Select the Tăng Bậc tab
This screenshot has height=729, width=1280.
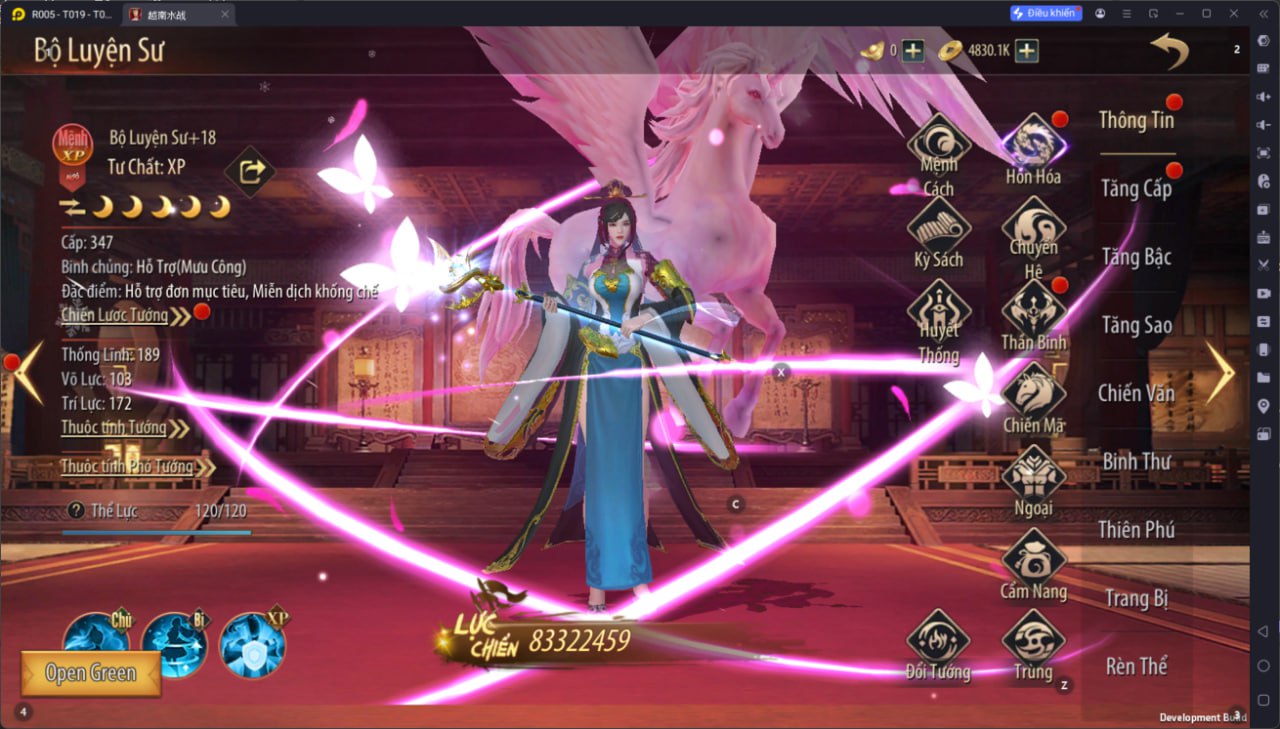(x=1136, y=257)
